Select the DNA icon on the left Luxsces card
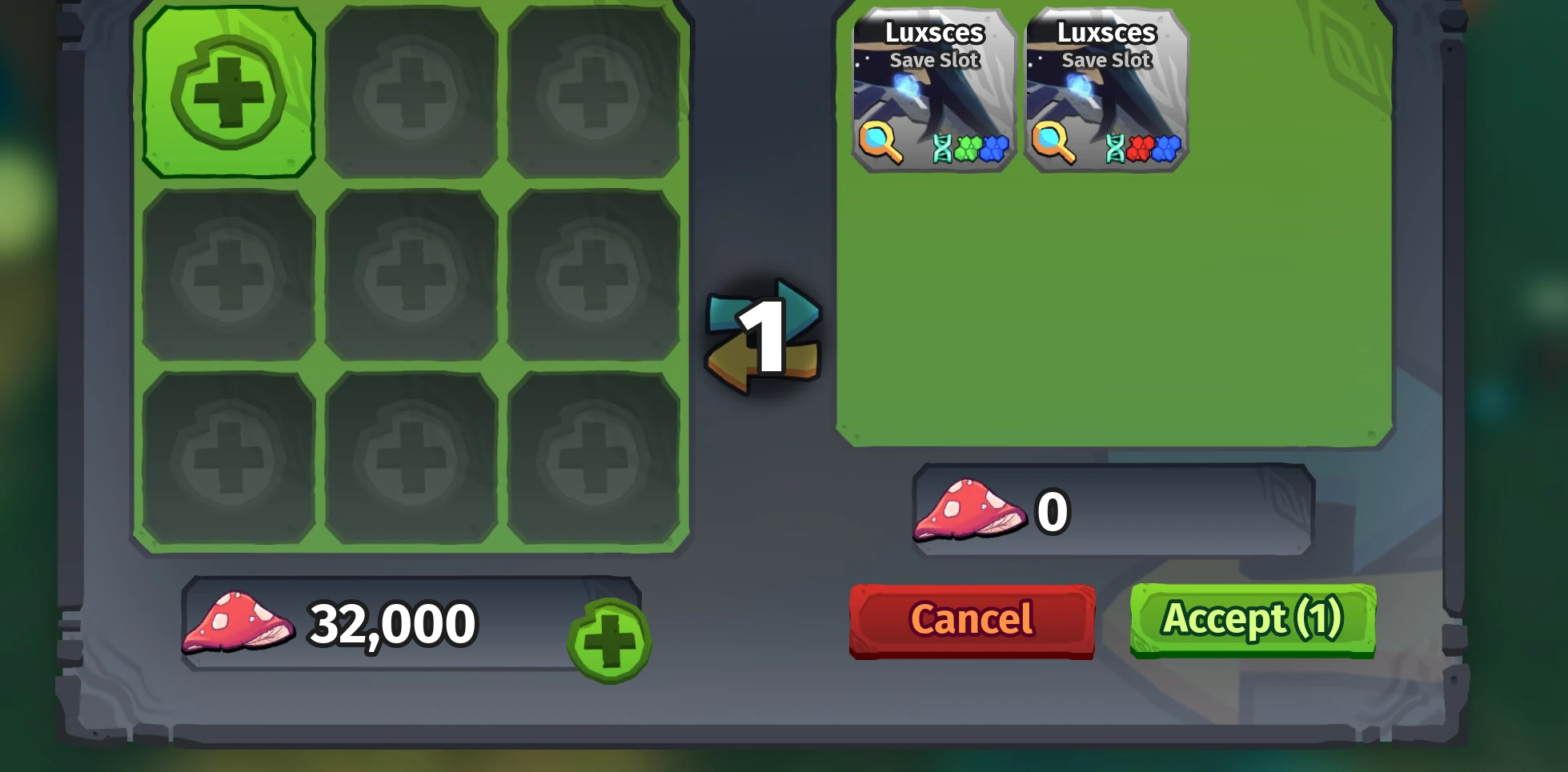 pyautogui.click(x=944, y=148)
